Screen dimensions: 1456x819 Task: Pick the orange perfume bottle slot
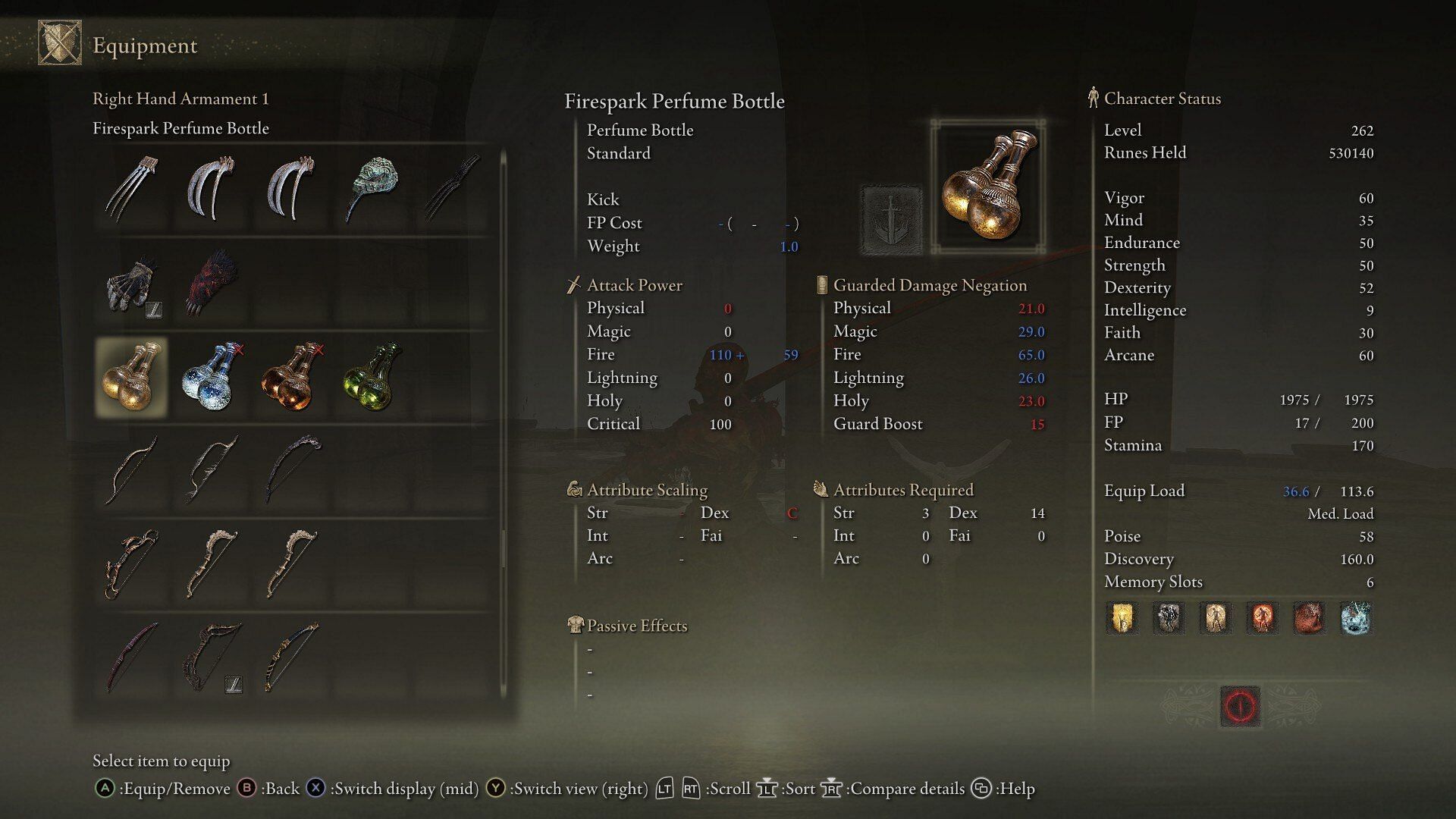(x=292, y=378)
